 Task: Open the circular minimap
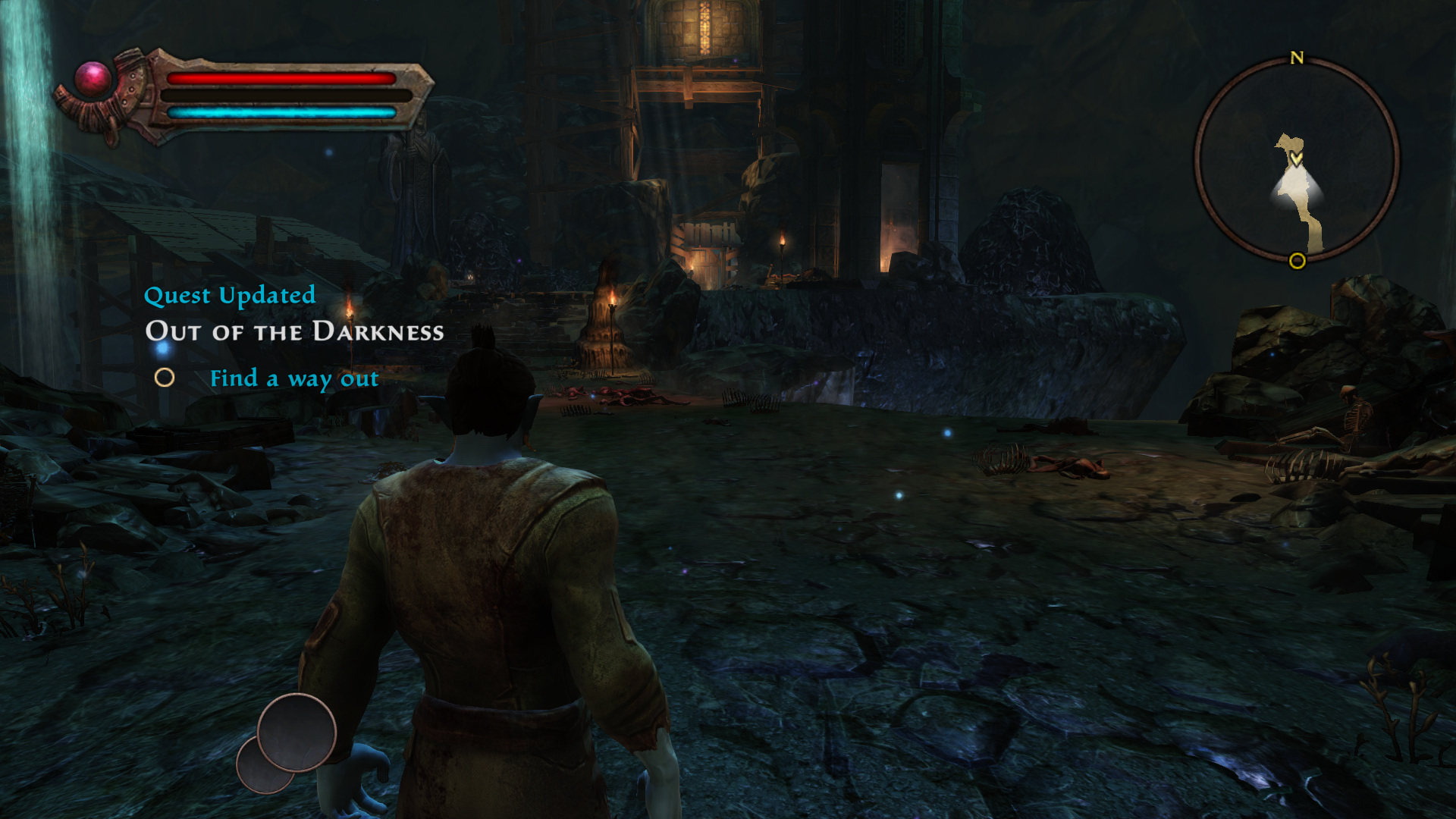[1297, 161]
